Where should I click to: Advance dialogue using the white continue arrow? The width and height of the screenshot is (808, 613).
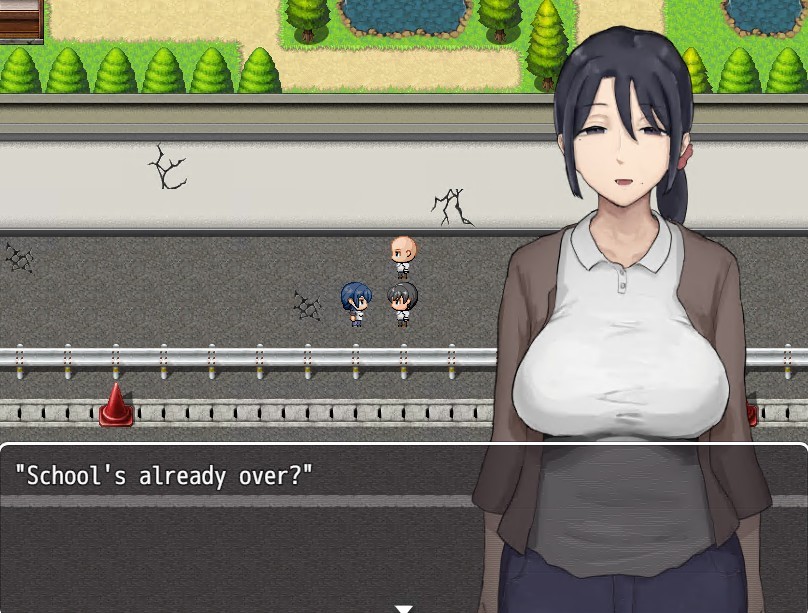pos(403,607)
